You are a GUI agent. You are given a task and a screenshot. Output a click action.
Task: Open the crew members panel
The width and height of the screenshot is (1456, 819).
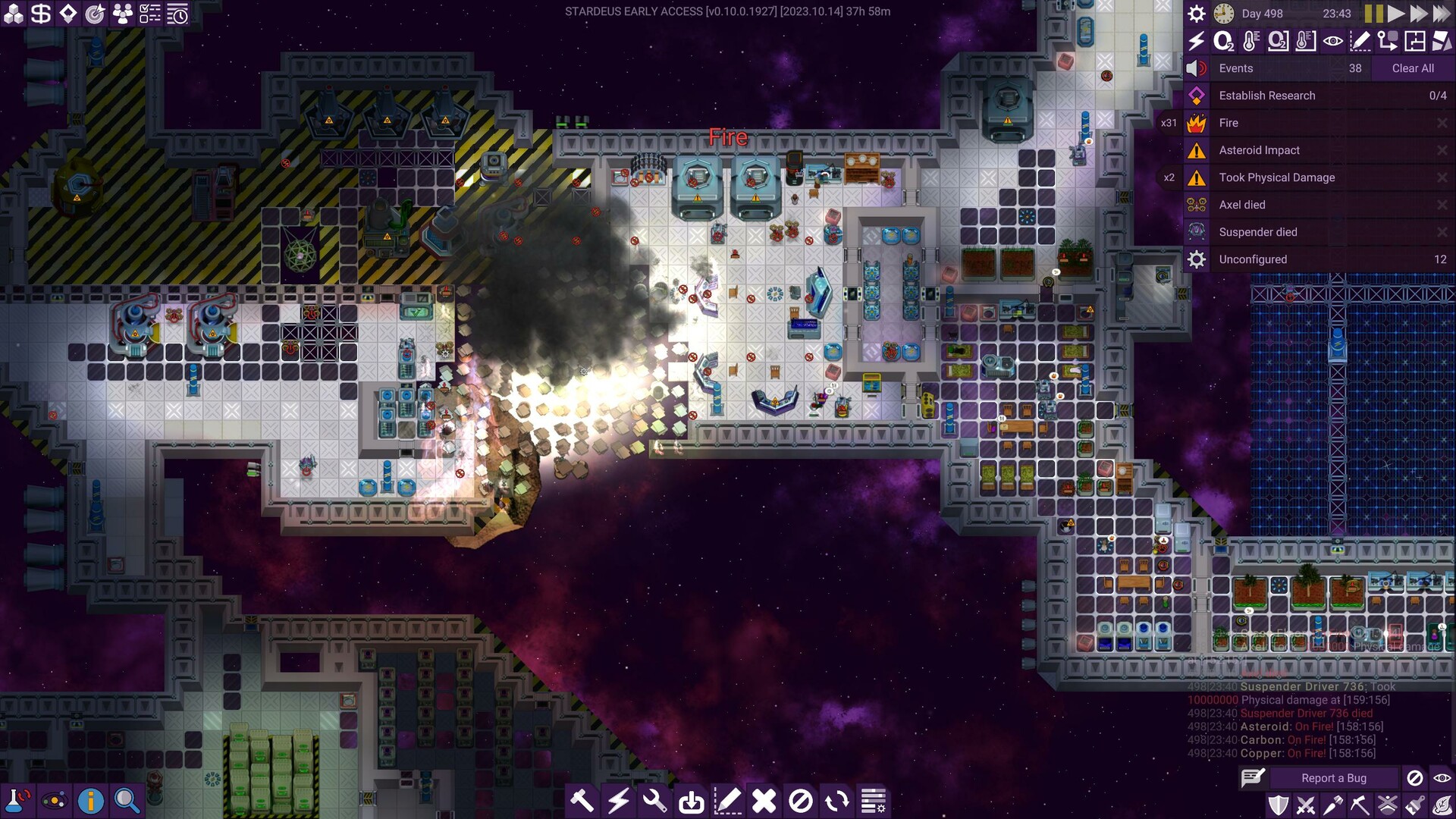(123, 13)
